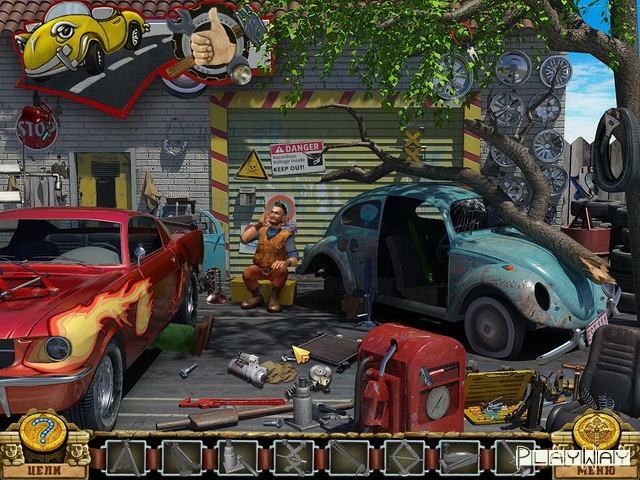This screenshot has height=480, width=640.
Task: Pick the flat floor jack slot
Action: click(459, 458)
